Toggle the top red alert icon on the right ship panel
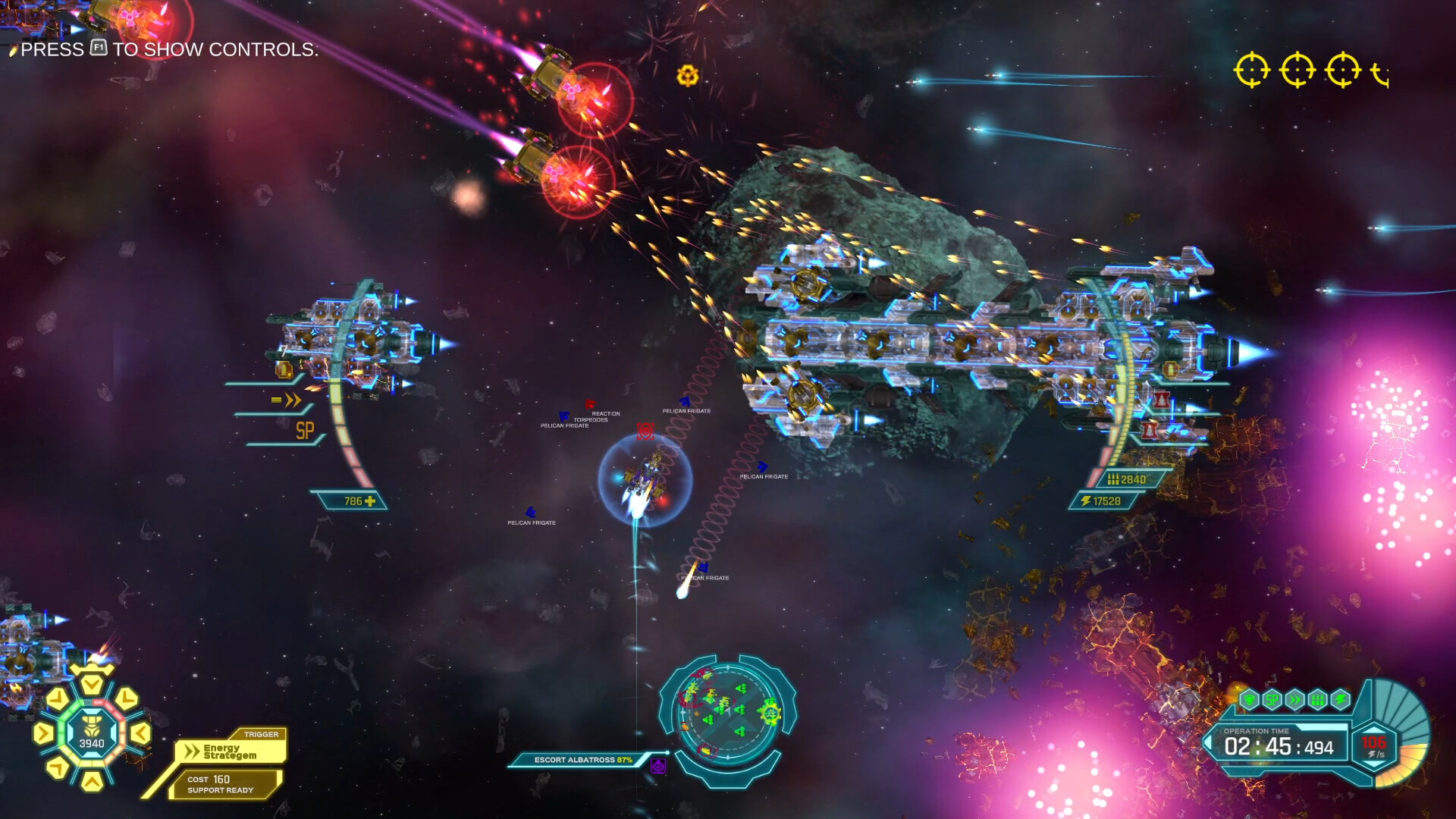1456x819 pixels. (x=1161, y=399)
